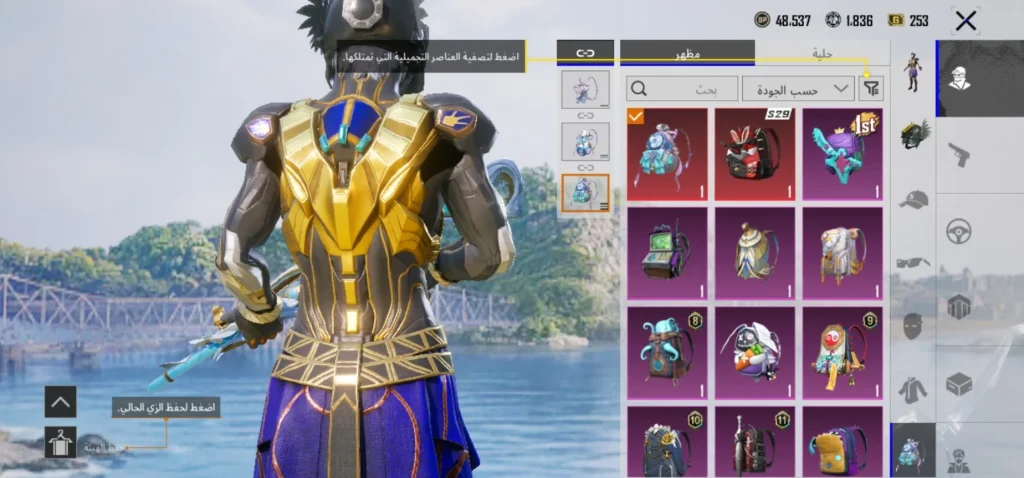Click the 'بحث' search field
The width and height of the screenshot is (1024, 478).
tap(682, 89)
